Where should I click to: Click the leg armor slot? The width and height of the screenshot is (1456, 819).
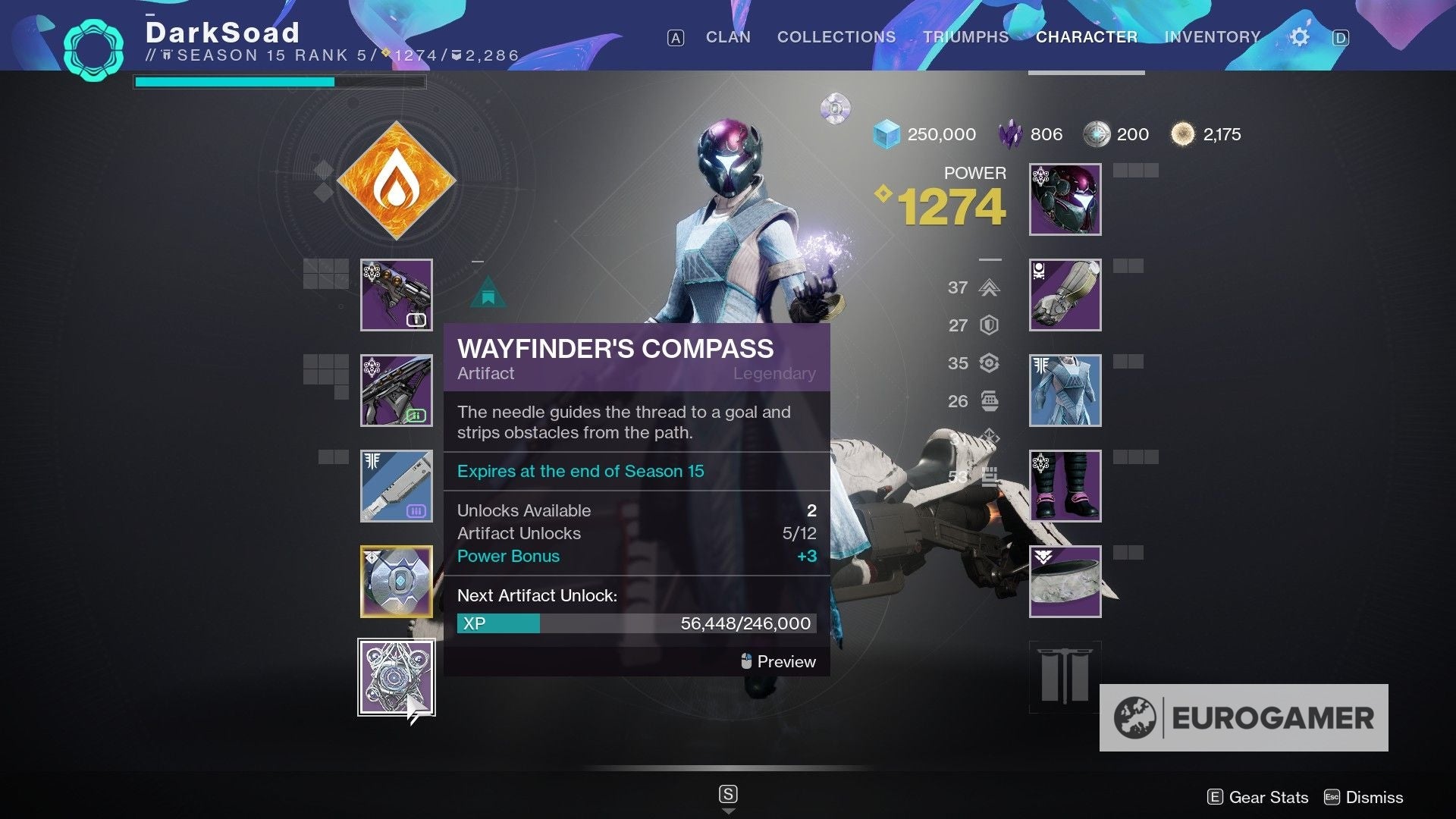tap(1064, 486)
